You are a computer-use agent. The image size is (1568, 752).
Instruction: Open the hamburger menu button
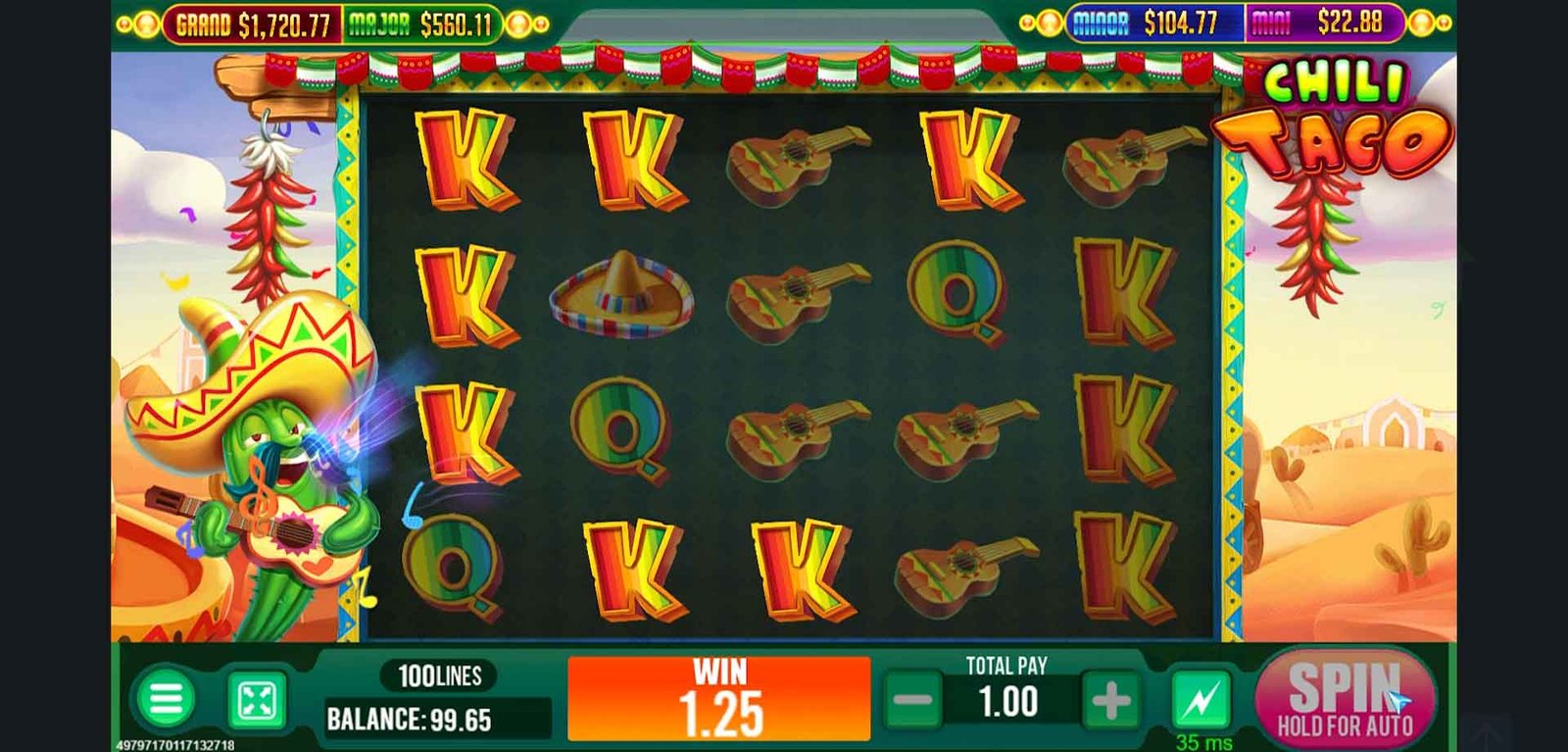(166, 699)
